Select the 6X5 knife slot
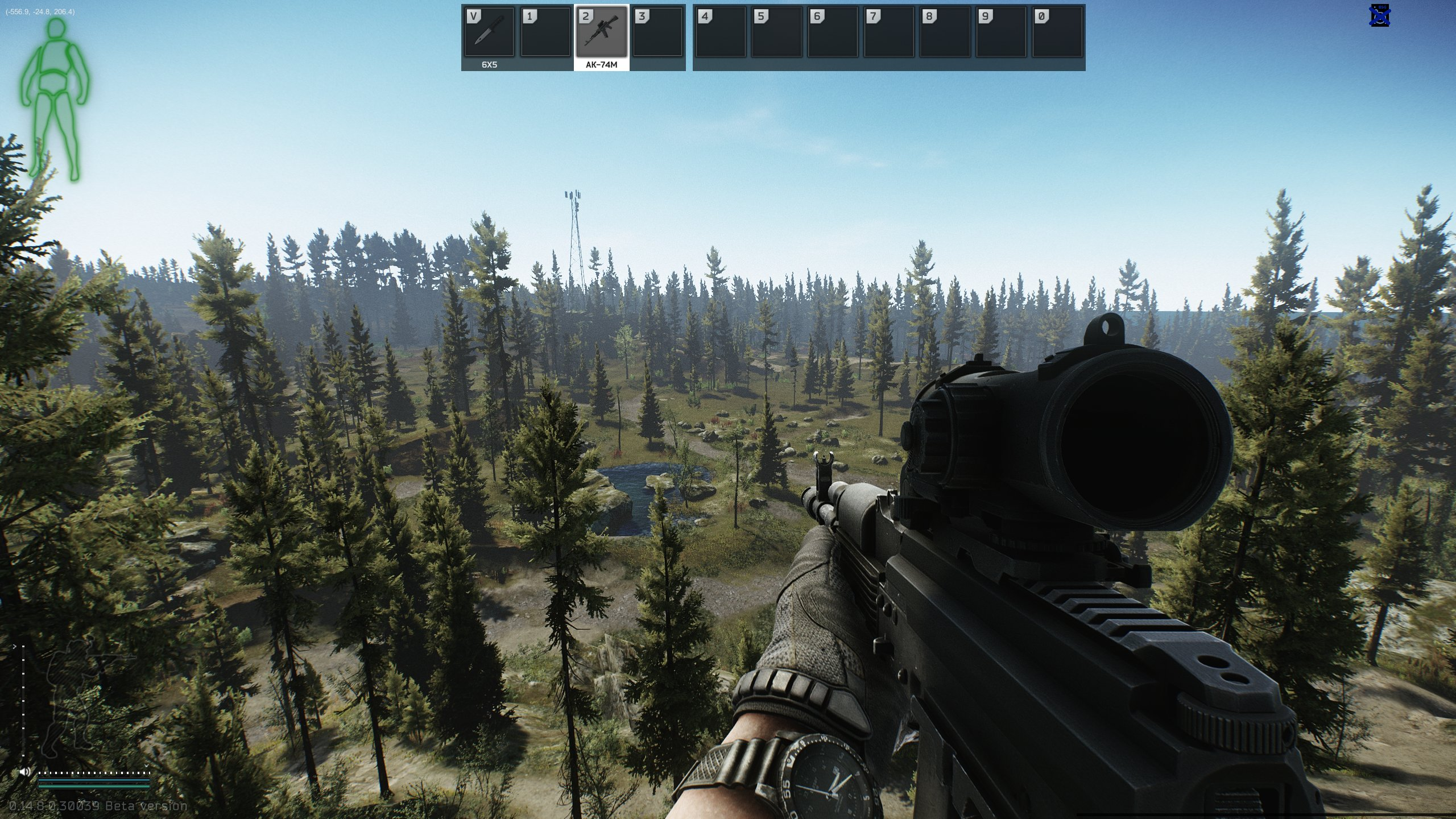This screenshot has width=1456, height=819. 489,32
